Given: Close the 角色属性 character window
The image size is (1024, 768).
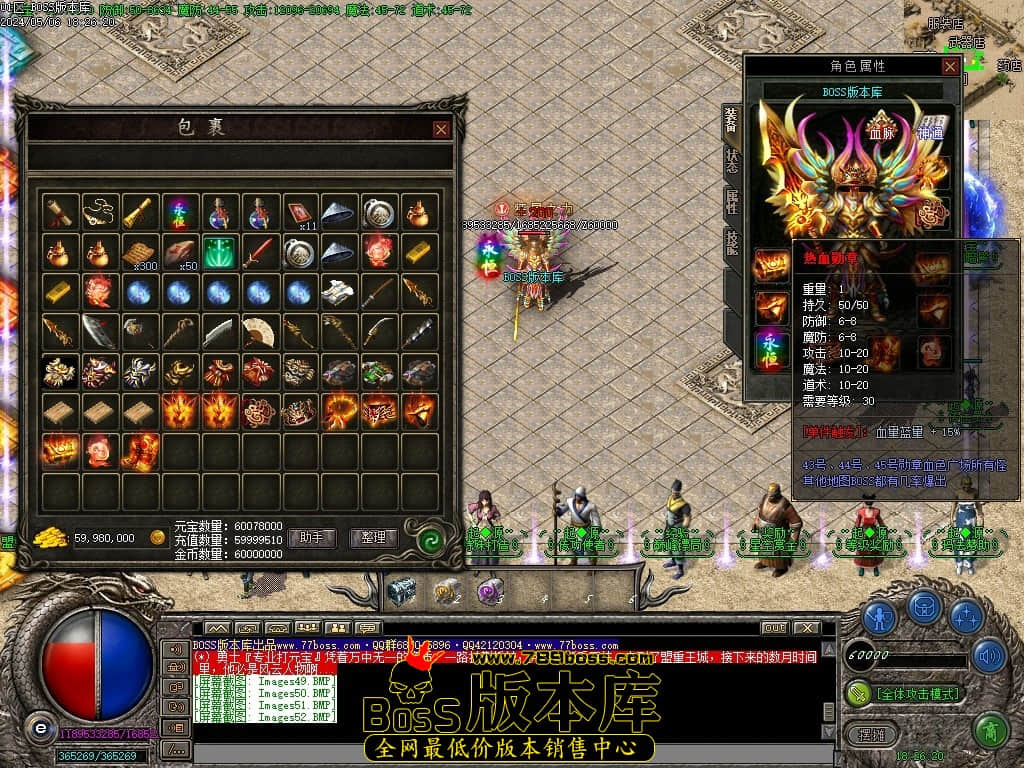Looking at the screenshot, I should 950,66.
